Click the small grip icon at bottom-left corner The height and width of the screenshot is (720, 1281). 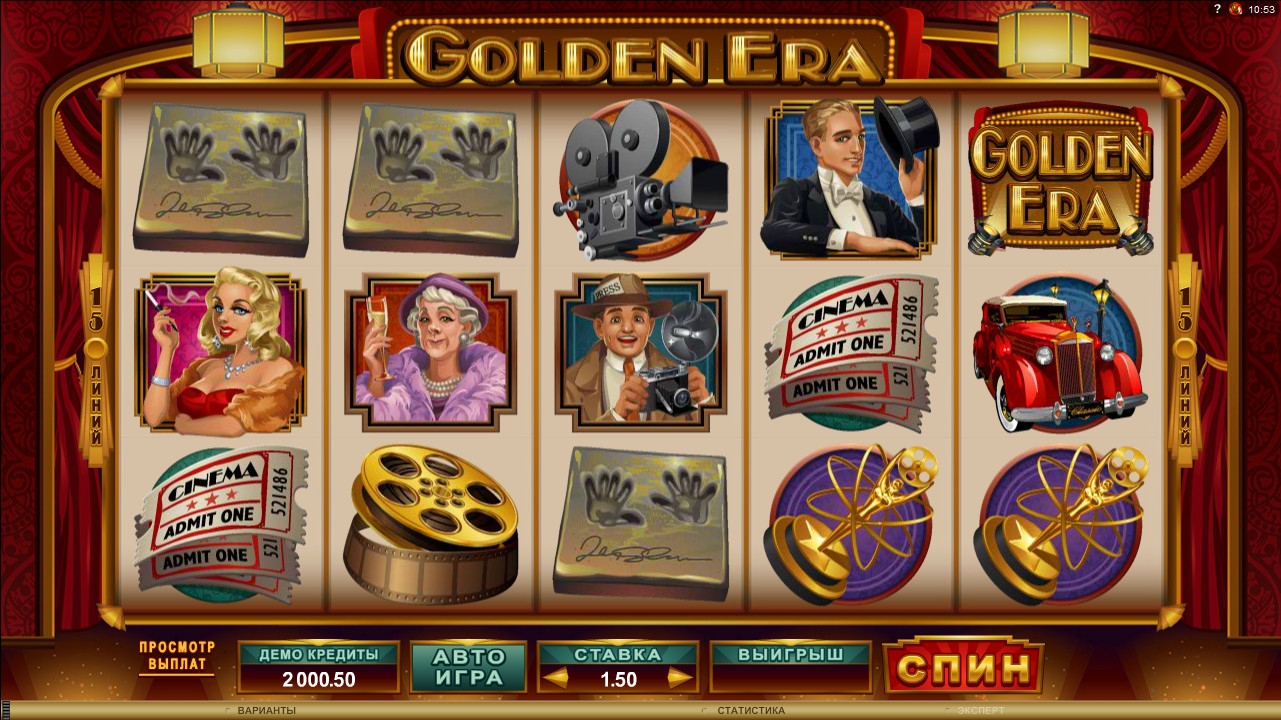[x=7, y=712]
